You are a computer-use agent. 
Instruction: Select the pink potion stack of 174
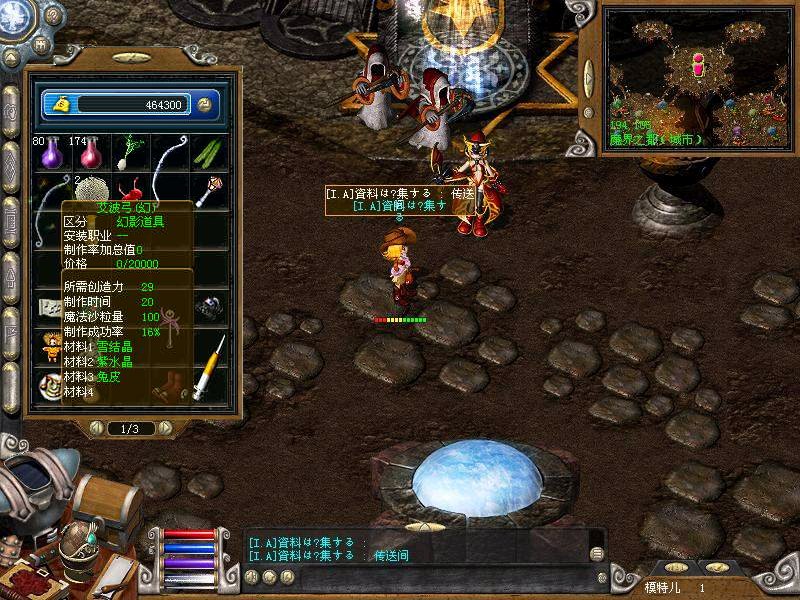[x=88, y=153]
